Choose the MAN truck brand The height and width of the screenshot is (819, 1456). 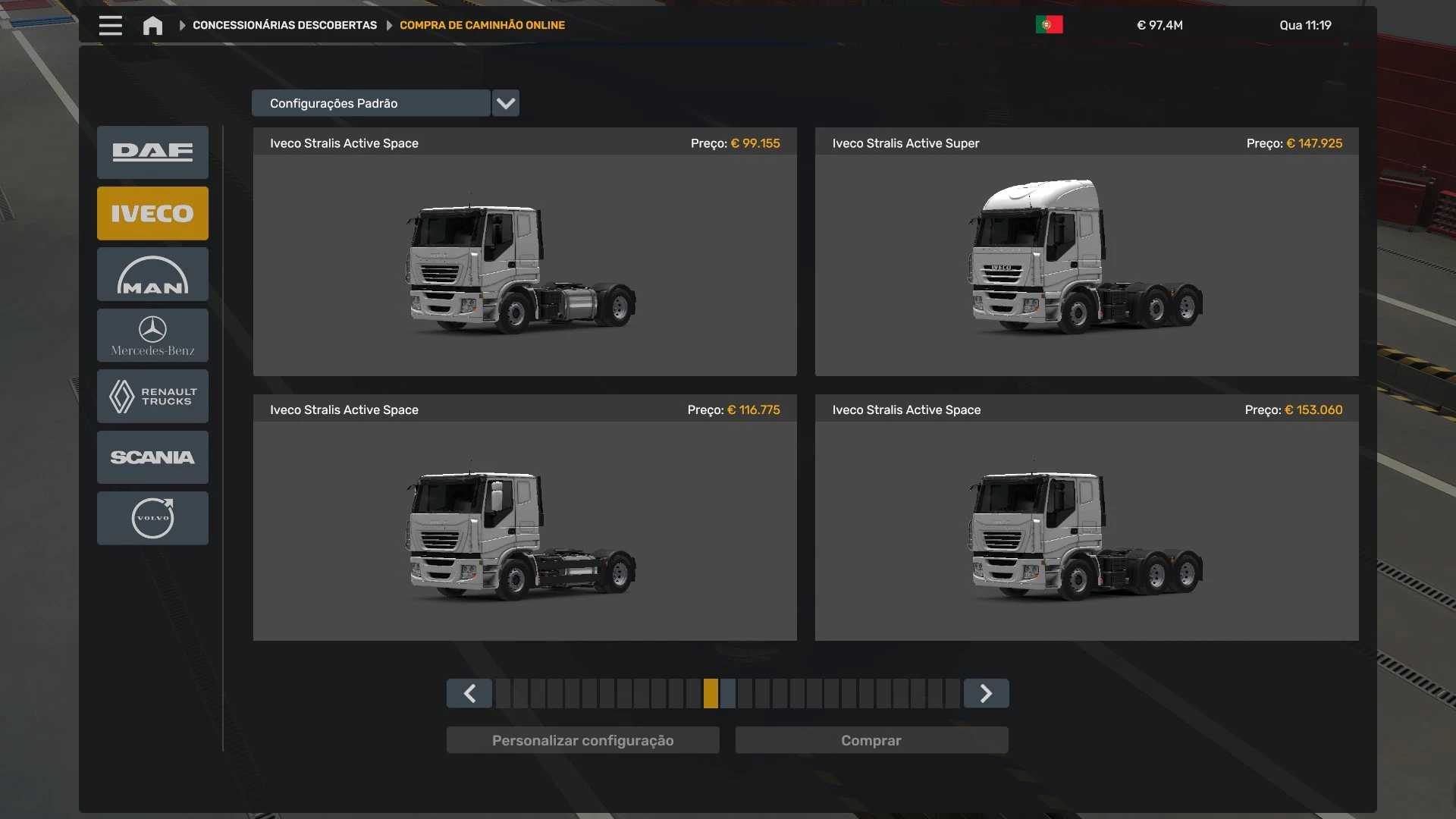pos(152,274)
